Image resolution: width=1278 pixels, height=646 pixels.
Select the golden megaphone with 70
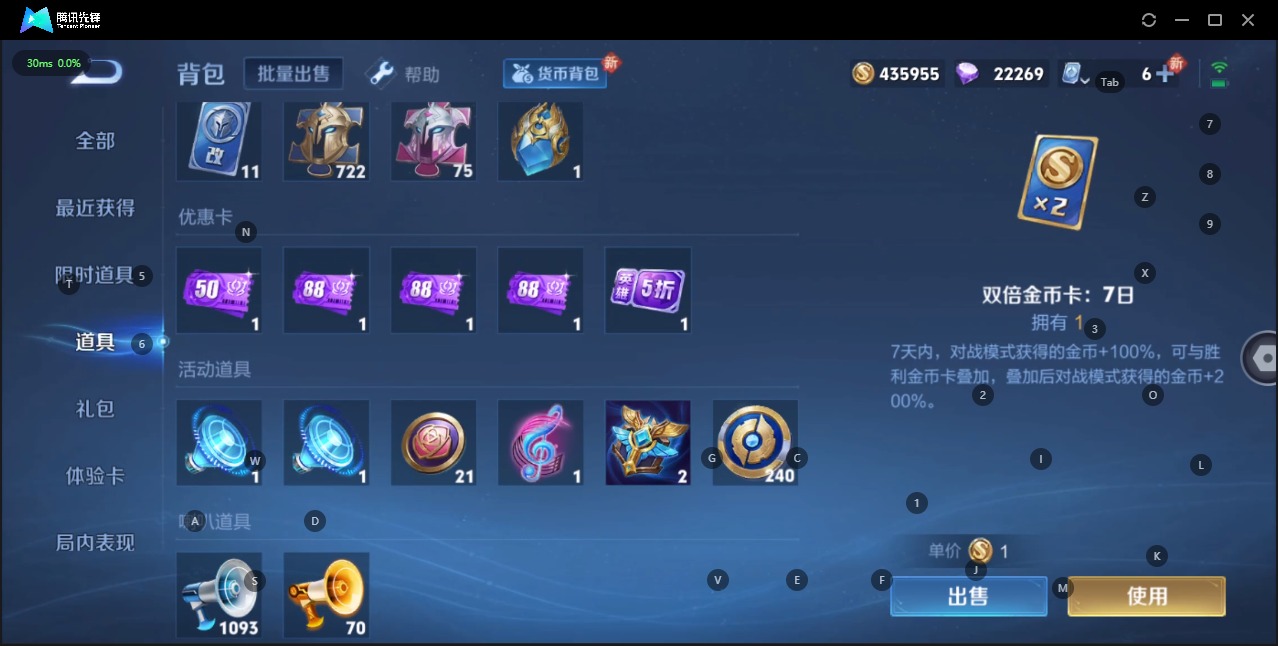coord(326,594)
